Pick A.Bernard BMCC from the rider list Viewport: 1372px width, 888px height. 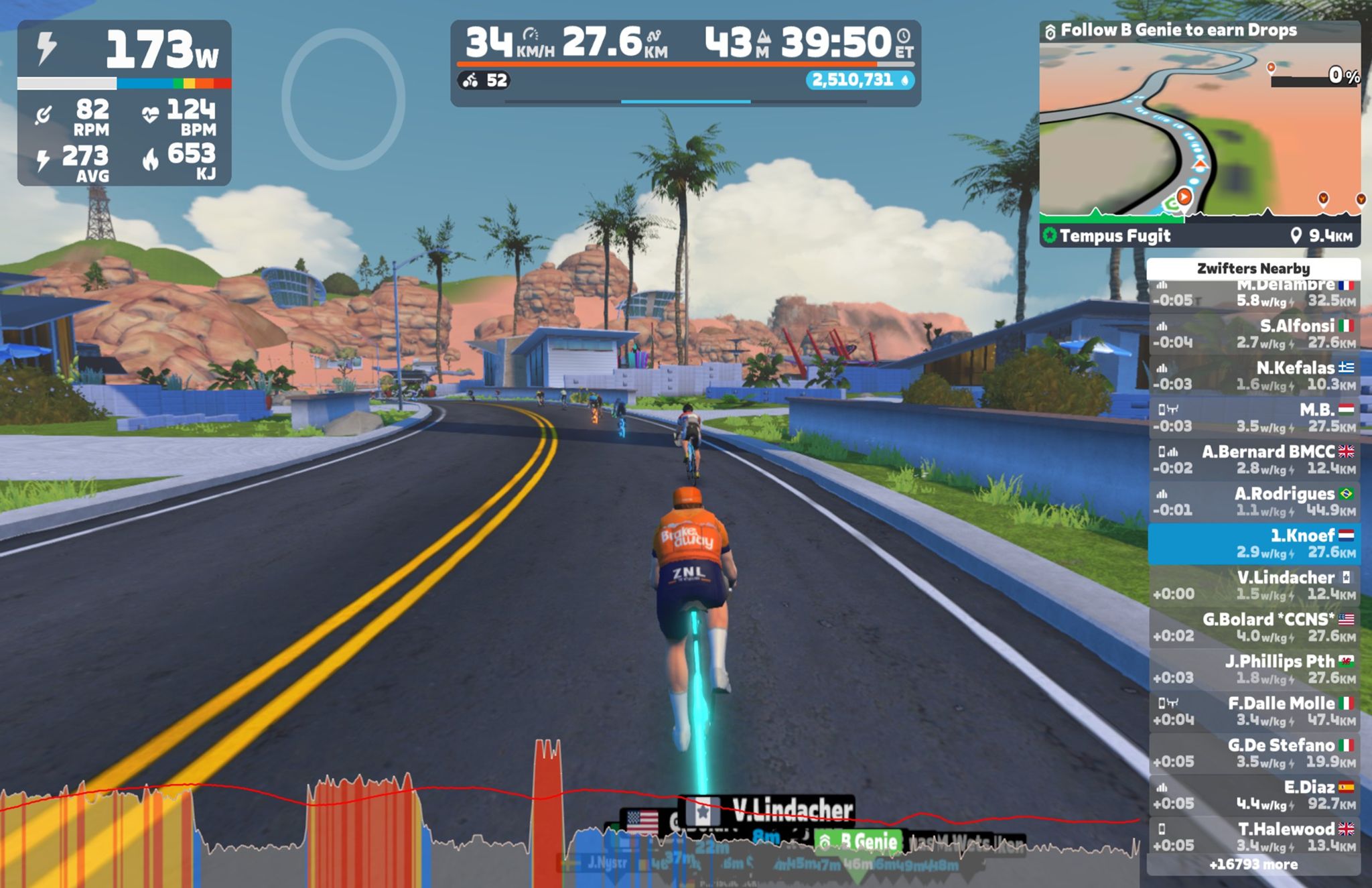click(1254, 460)
